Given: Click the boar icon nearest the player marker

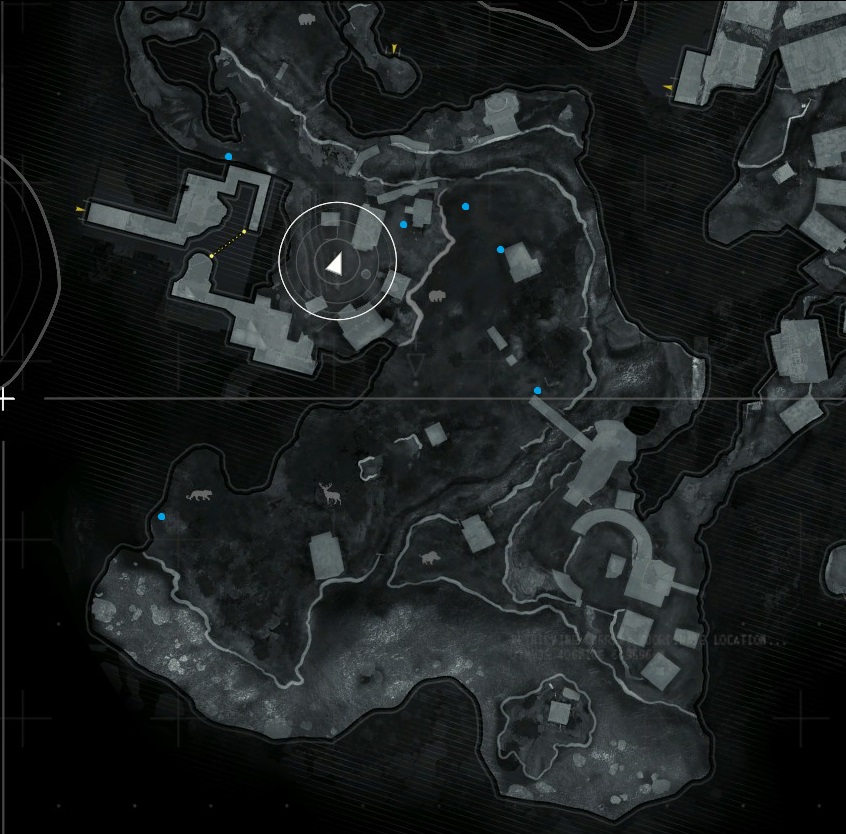Looking at the screenshot, I should click(x=436, y=297).
